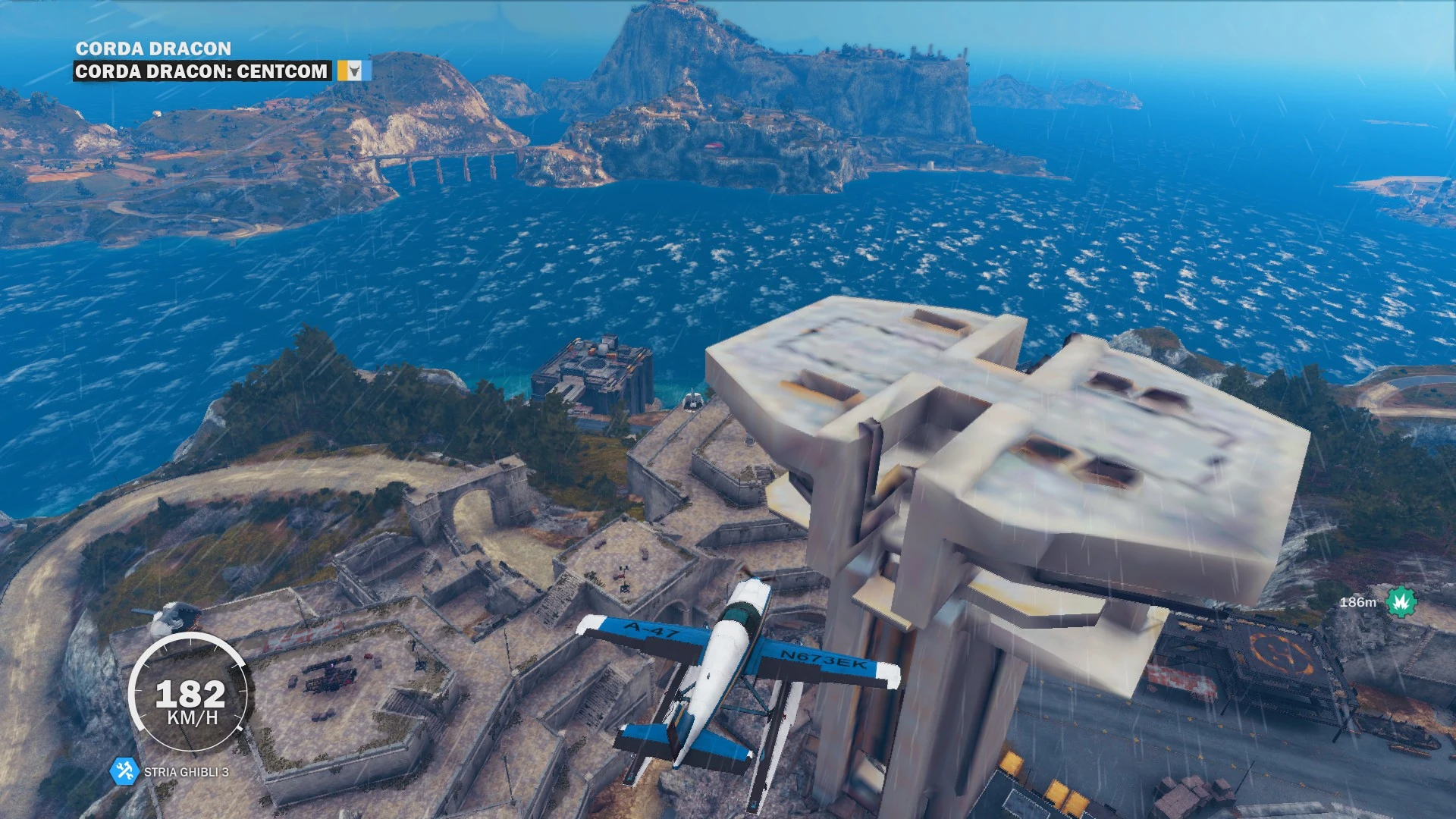Click the bull faction emblem icon
1456x819 pixels.
point(354,72)
